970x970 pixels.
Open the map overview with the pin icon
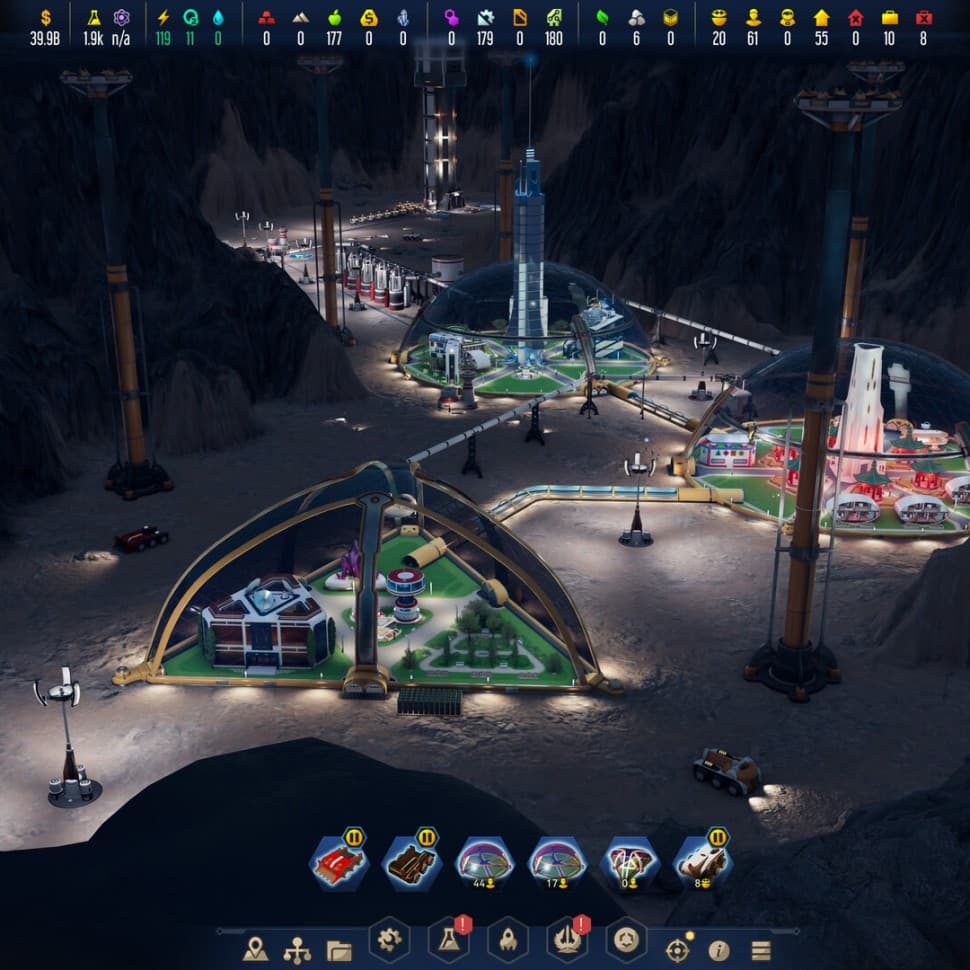(255, 949)
